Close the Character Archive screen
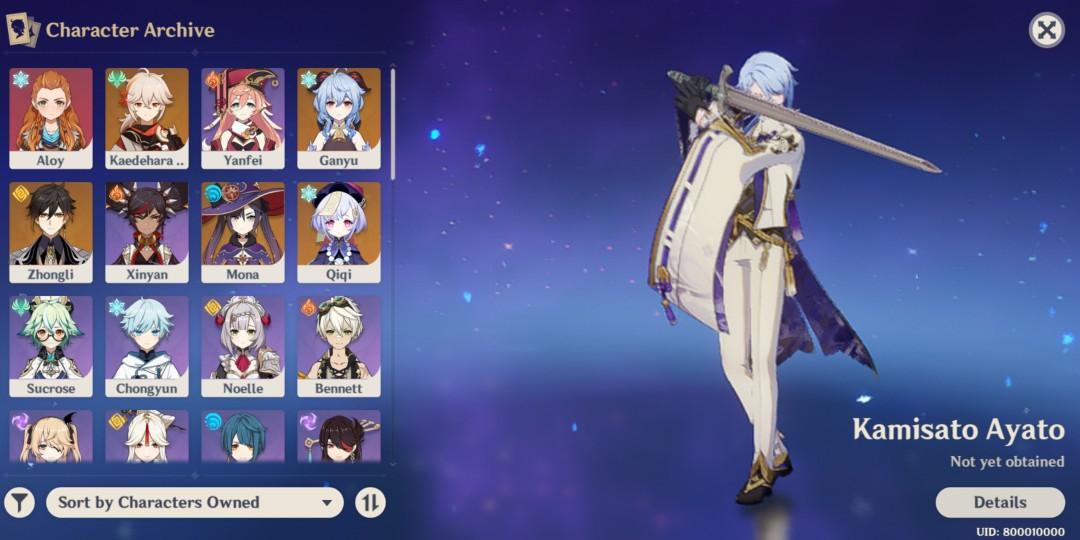This screenshot has height=540, width=1080. 1046,30
